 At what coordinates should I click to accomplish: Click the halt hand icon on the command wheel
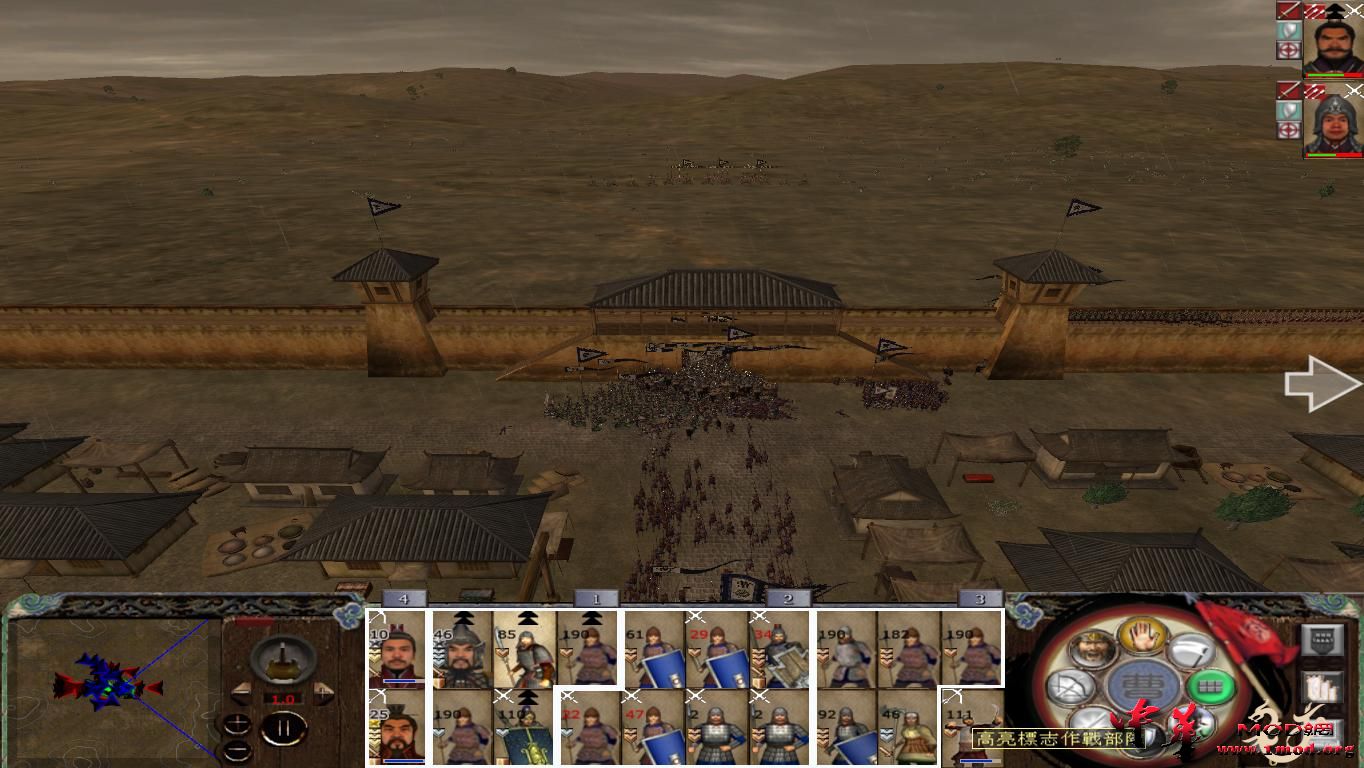tap(1140, 638)
